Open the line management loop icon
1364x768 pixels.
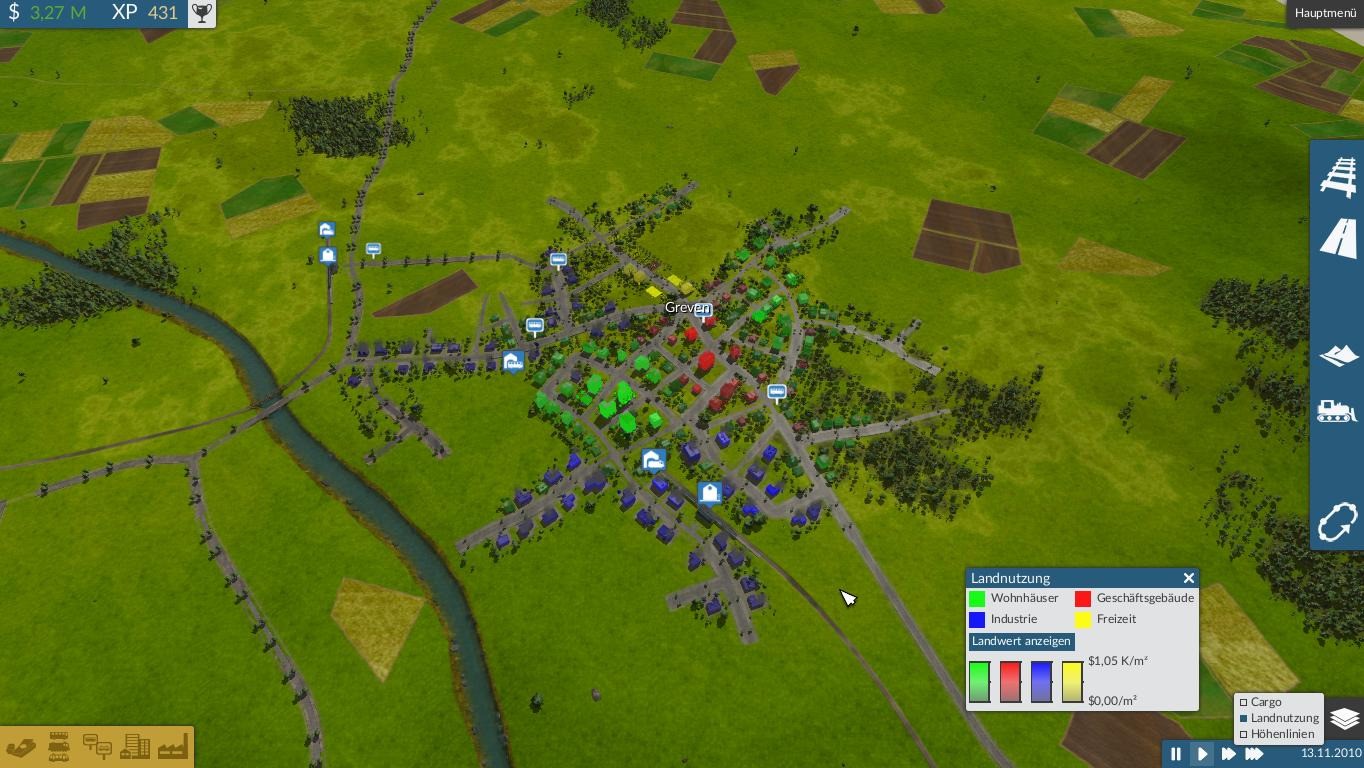[1338, 522]
